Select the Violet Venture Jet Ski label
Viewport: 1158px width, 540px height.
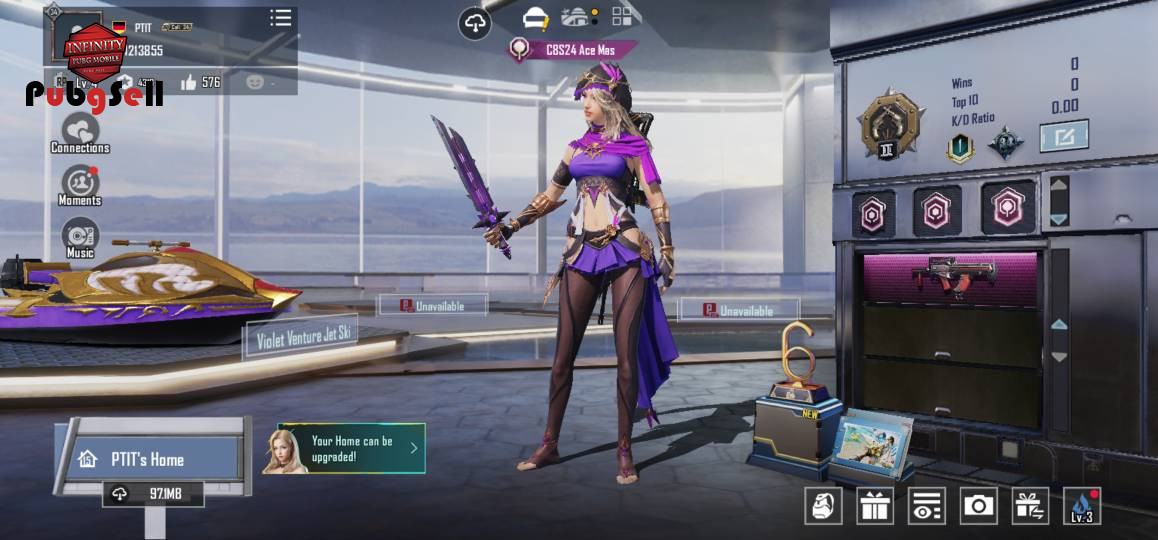pos(303,340)
